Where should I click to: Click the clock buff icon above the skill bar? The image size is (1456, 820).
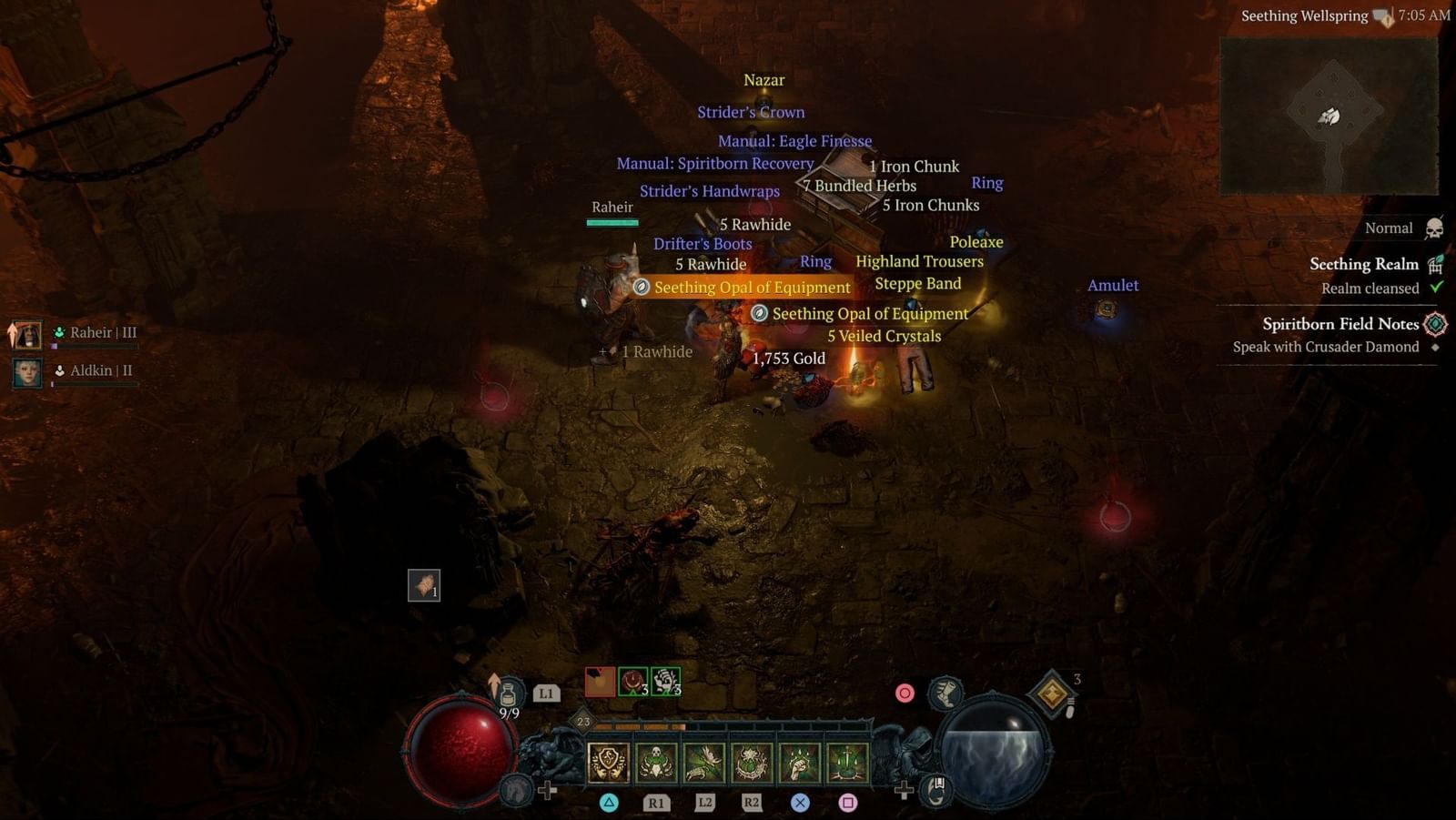(632, 680)
